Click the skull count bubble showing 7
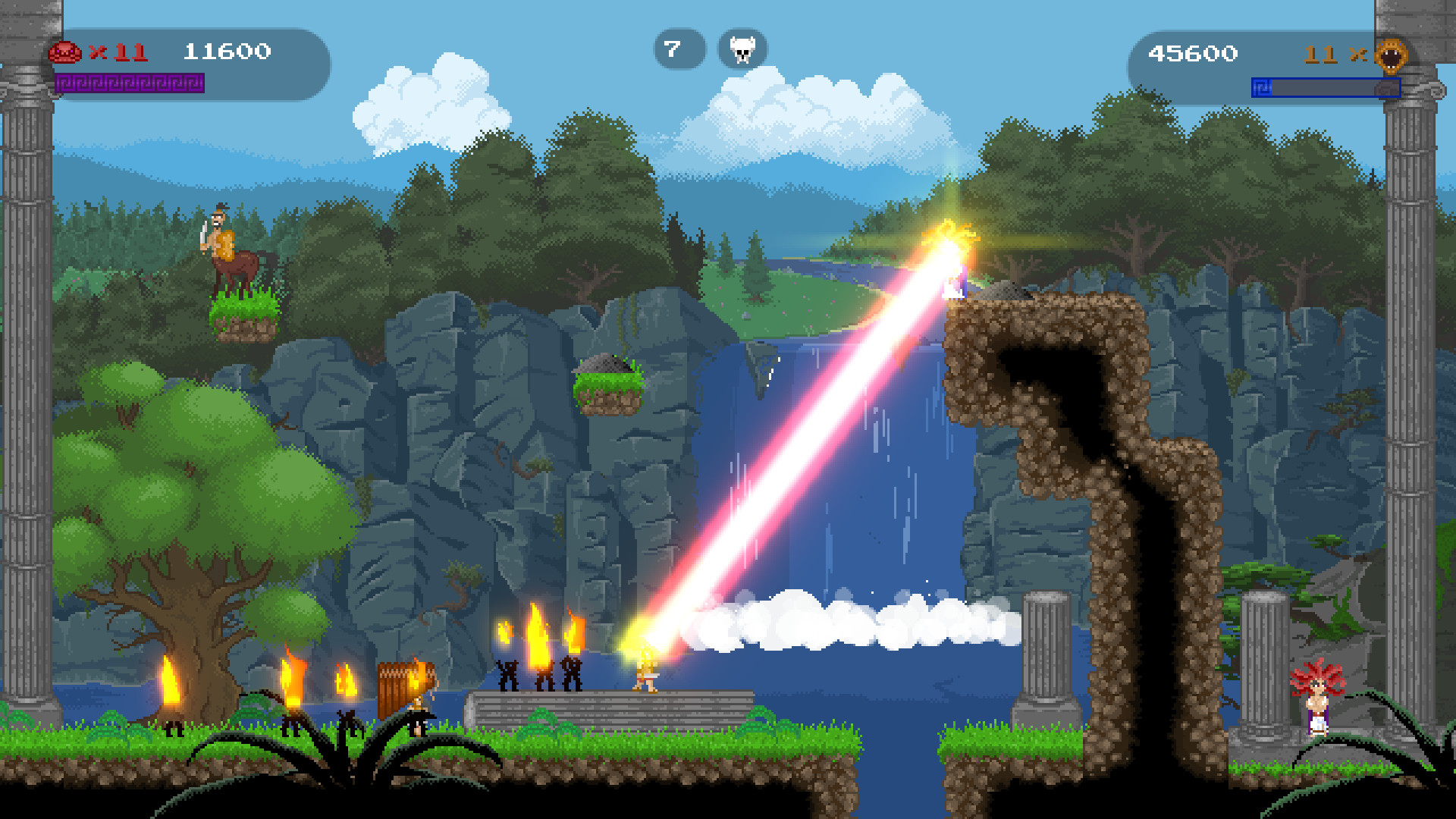The height and width of the screenshot is (819, 1456). (679, 49)
